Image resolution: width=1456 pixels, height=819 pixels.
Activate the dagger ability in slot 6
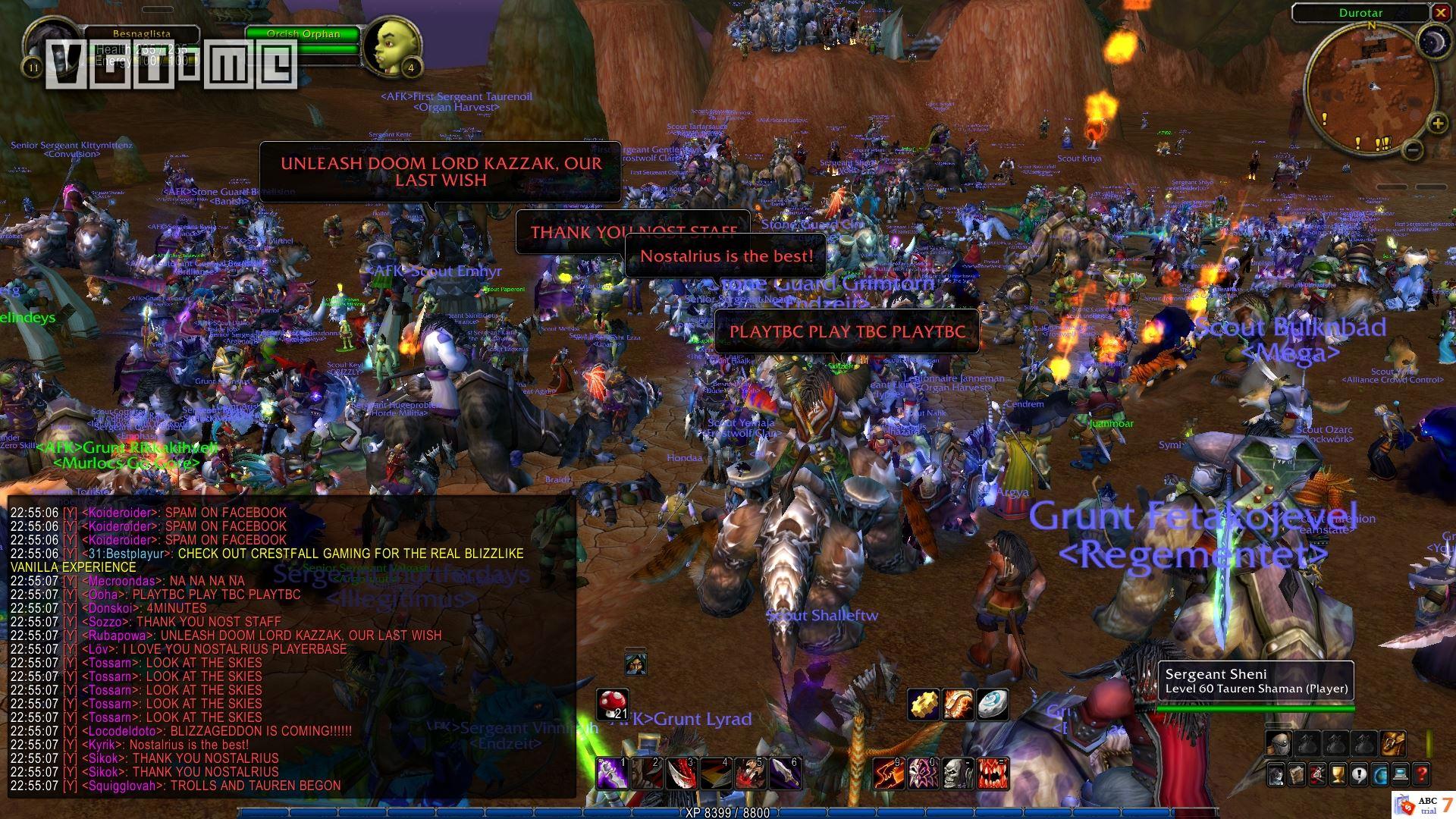784,773
